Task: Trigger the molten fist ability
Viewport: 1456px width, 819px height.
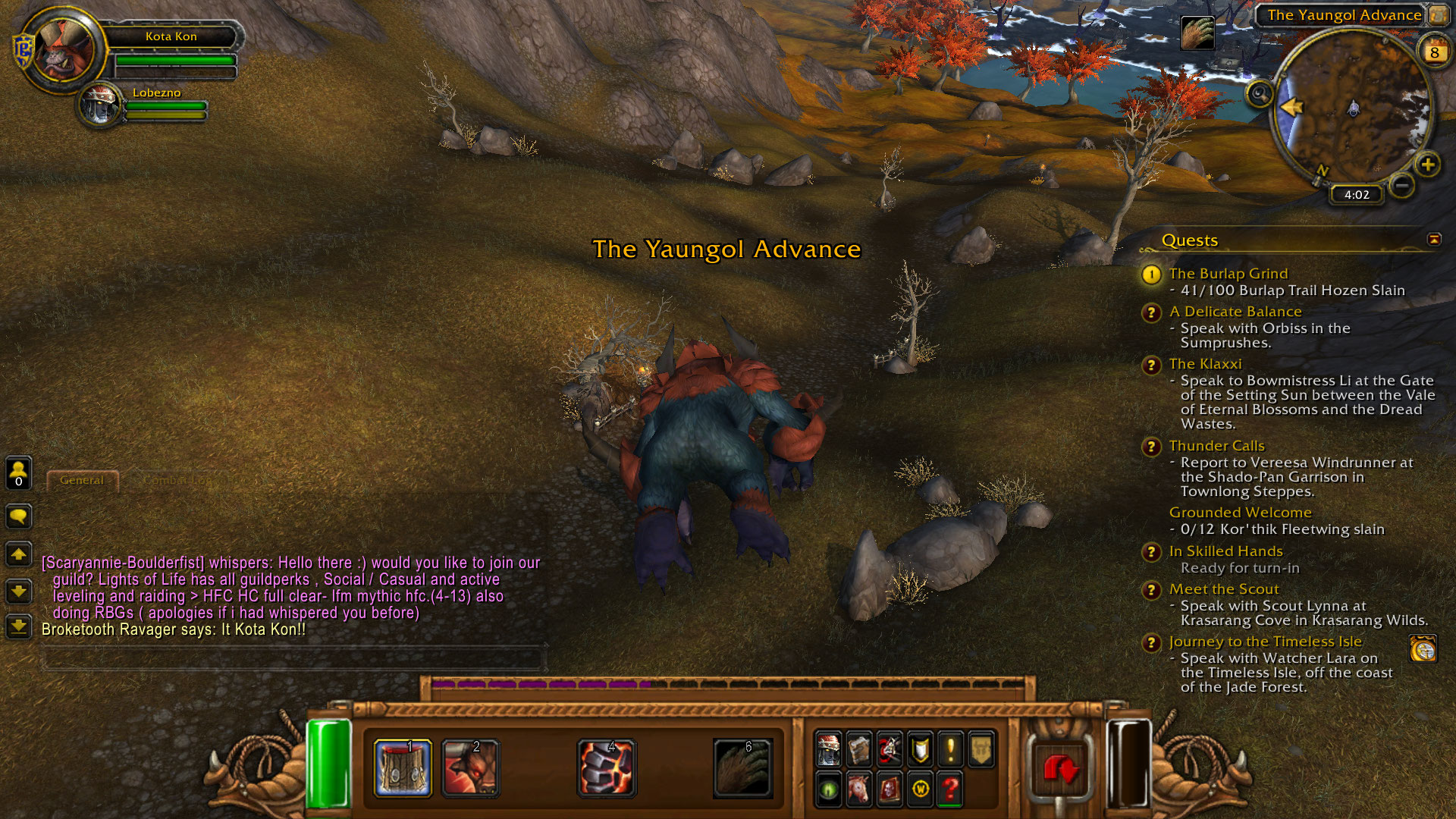Action: pyautogui.click(x=606, y=767)
